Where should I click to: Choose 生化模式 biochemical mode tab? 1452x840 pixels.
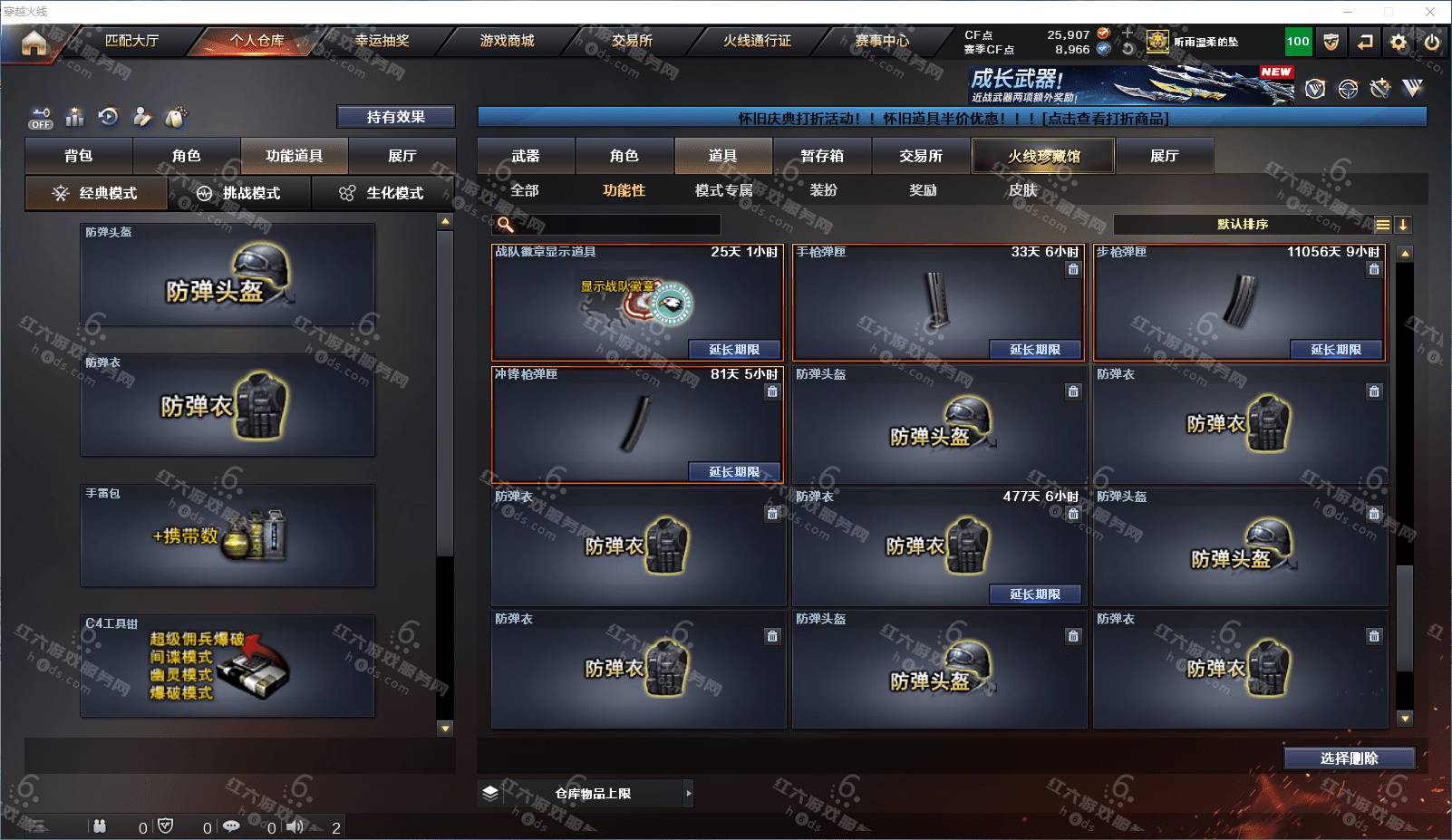click(382, 193)
